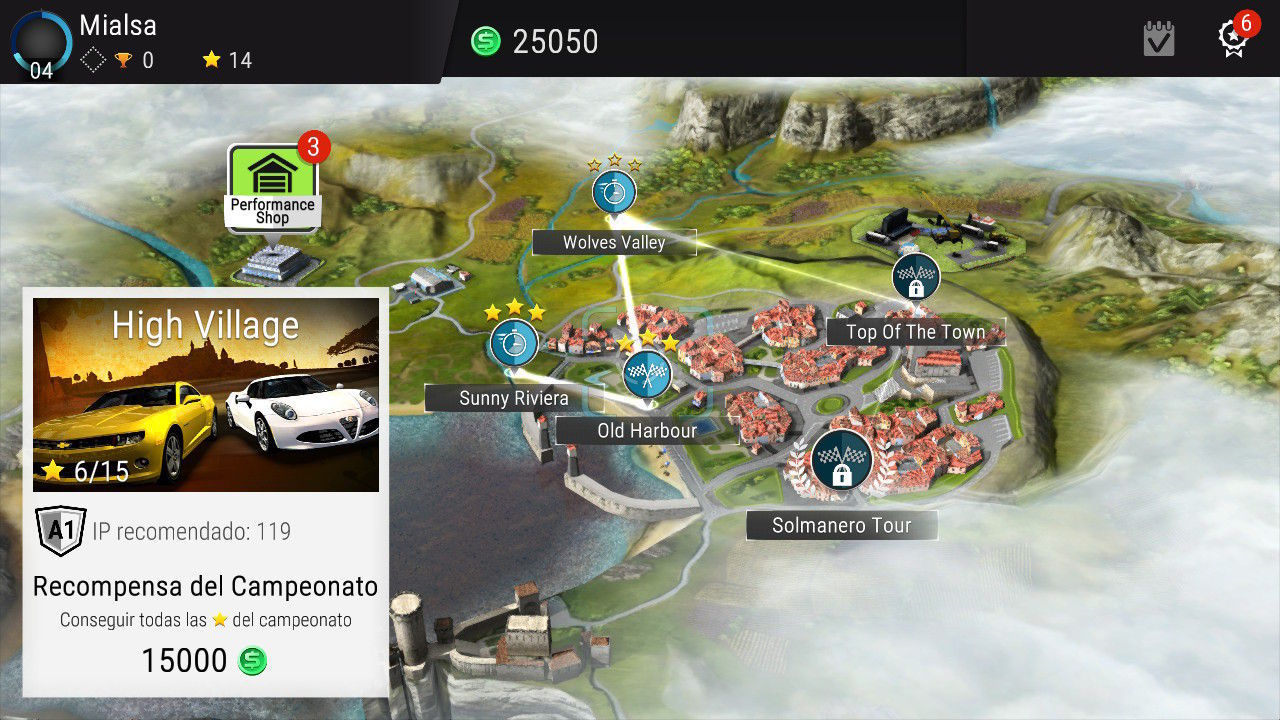Viewport: 1280px width, 720px height.
Task: Open the calendar checklist icon
Action: pos(1159,40)
